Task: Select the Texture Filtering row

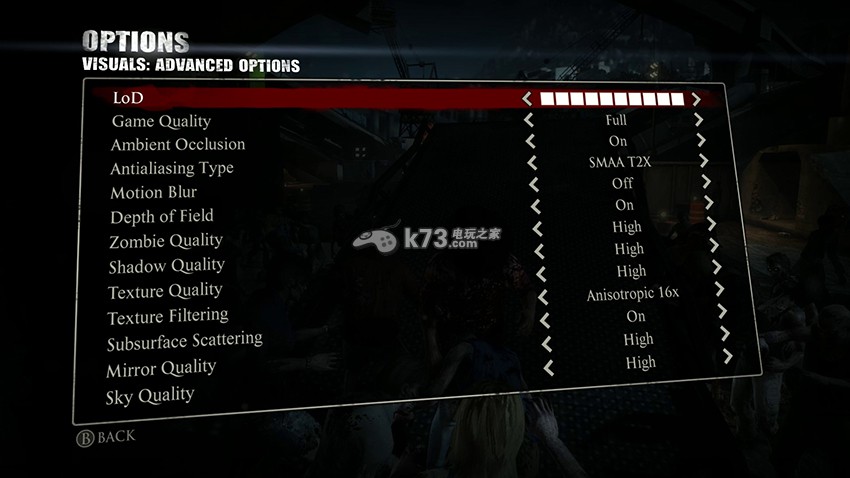Action: (x=168, y=317)
